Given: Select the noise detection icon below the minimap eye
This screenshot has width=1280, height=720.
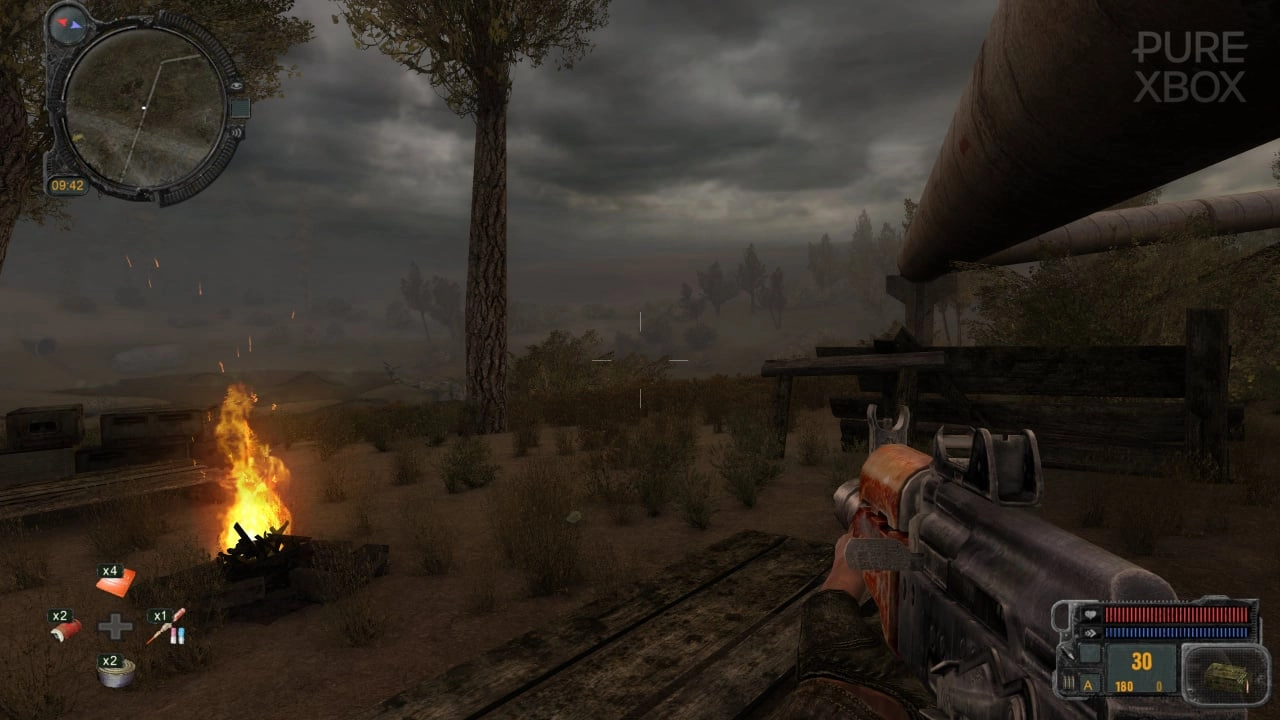Looking at the screenshot, I should pyautogui.click(x=237, y=132).
